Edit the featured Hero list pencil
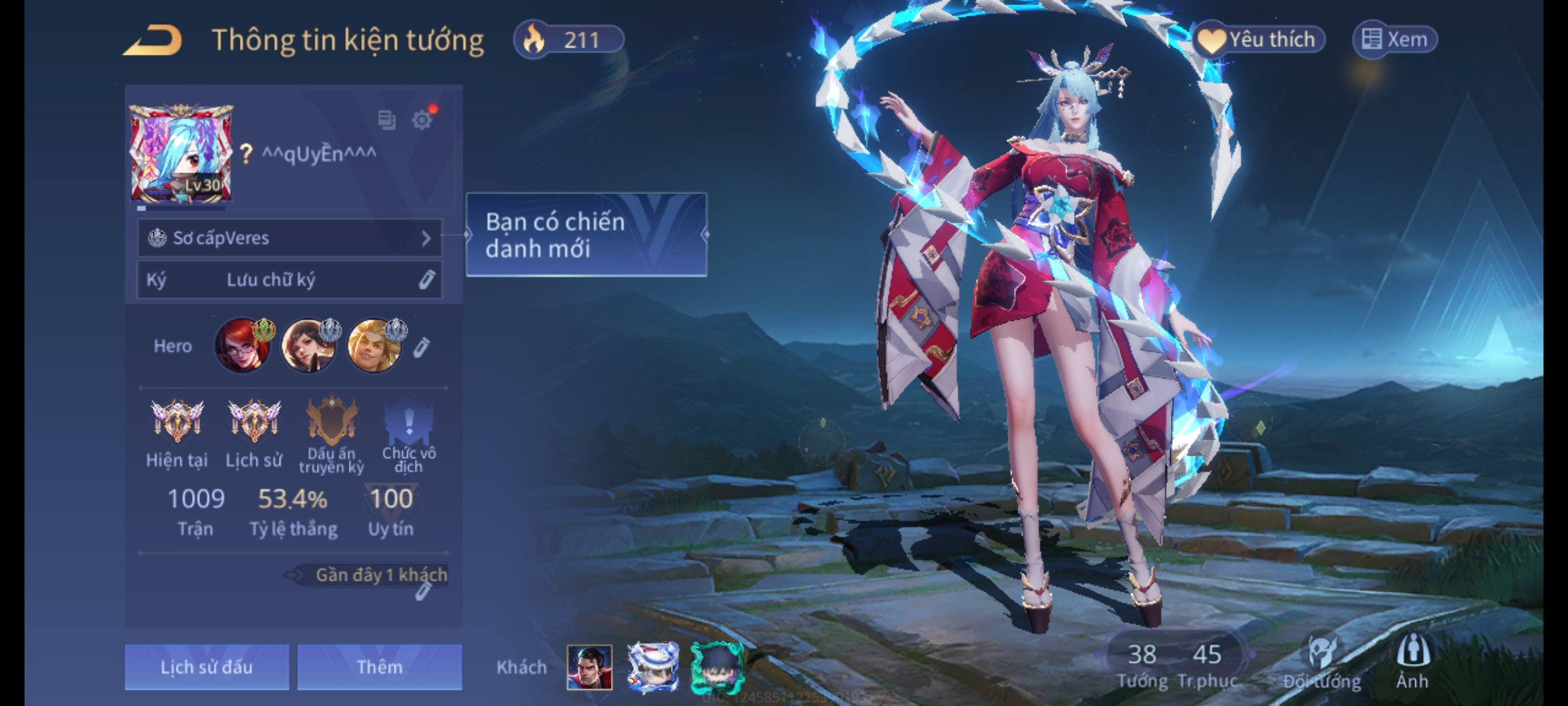The height and width of the screenshot is (706, 1568). tap(421, 347)
